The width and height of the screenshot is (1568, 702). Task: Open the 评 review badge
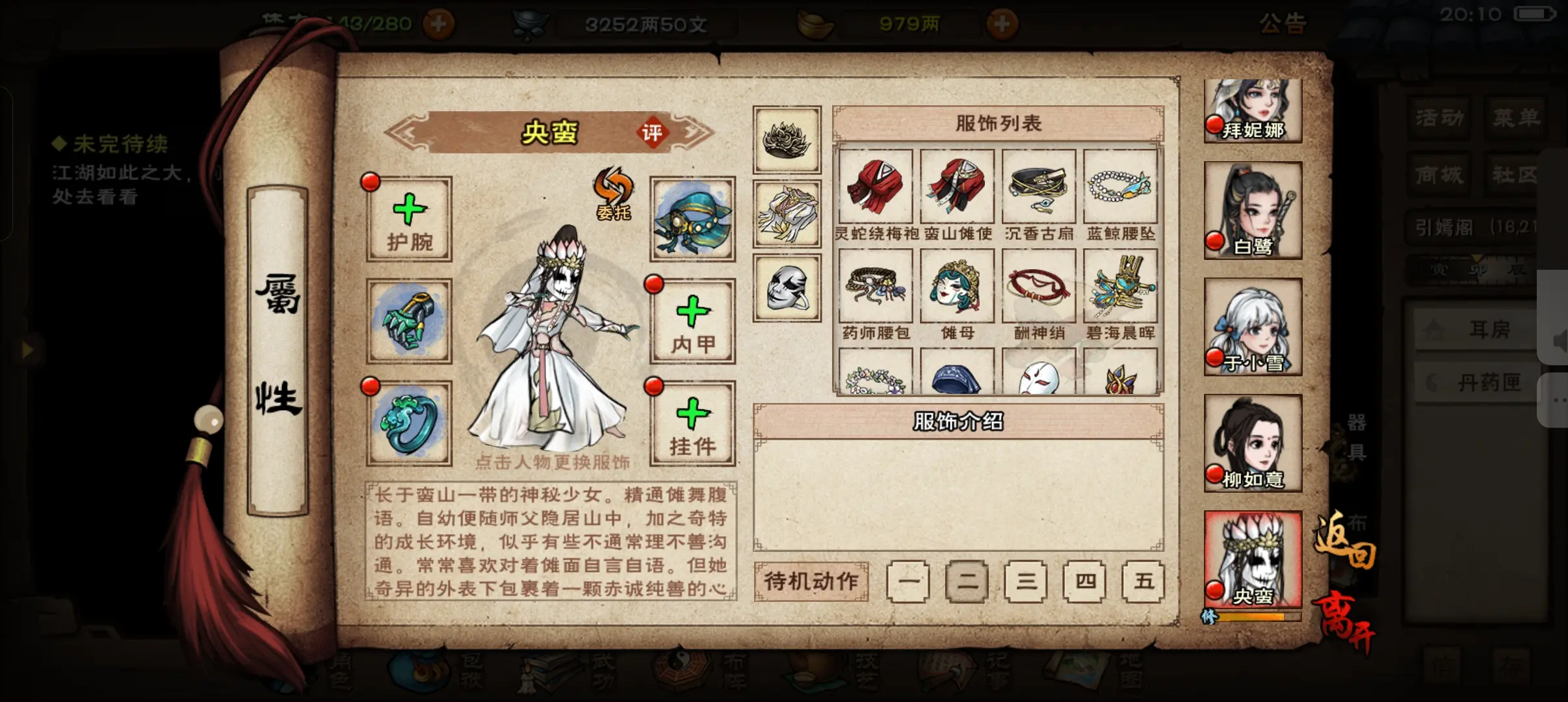(651, 133)
